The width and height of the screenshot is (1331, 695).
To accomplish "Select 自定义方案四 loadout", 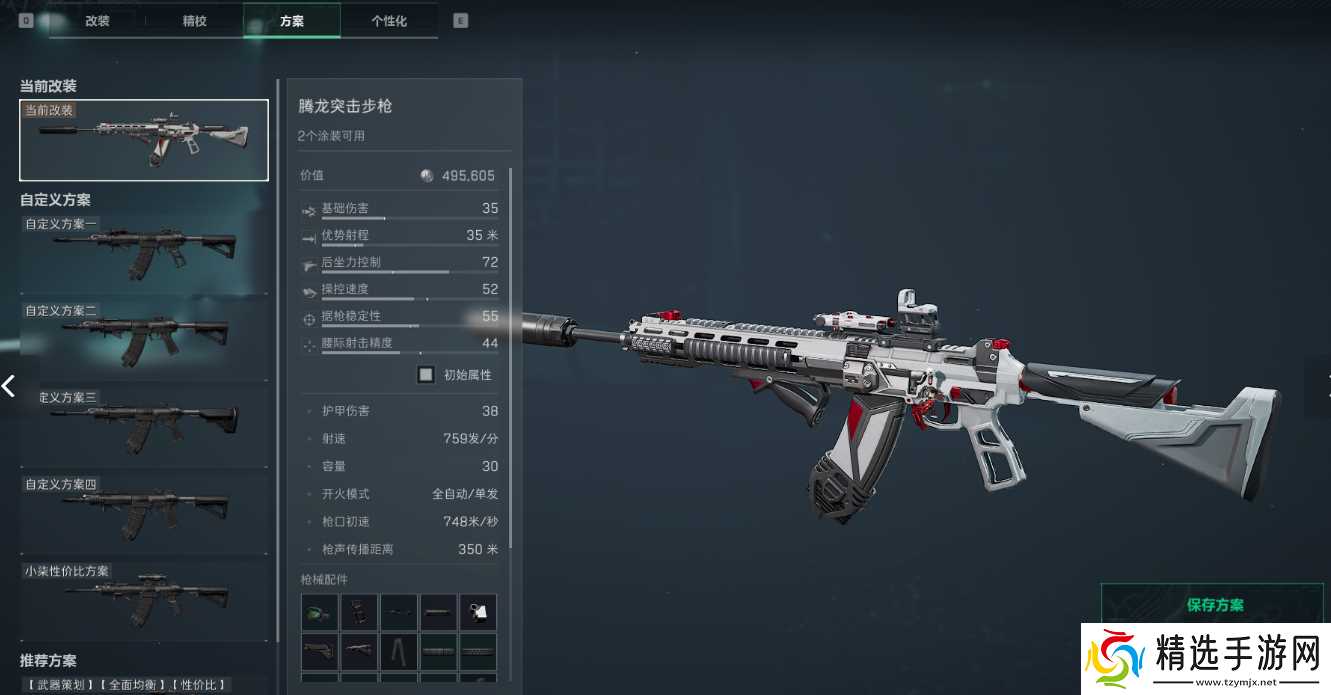I will tap(144, 512).
